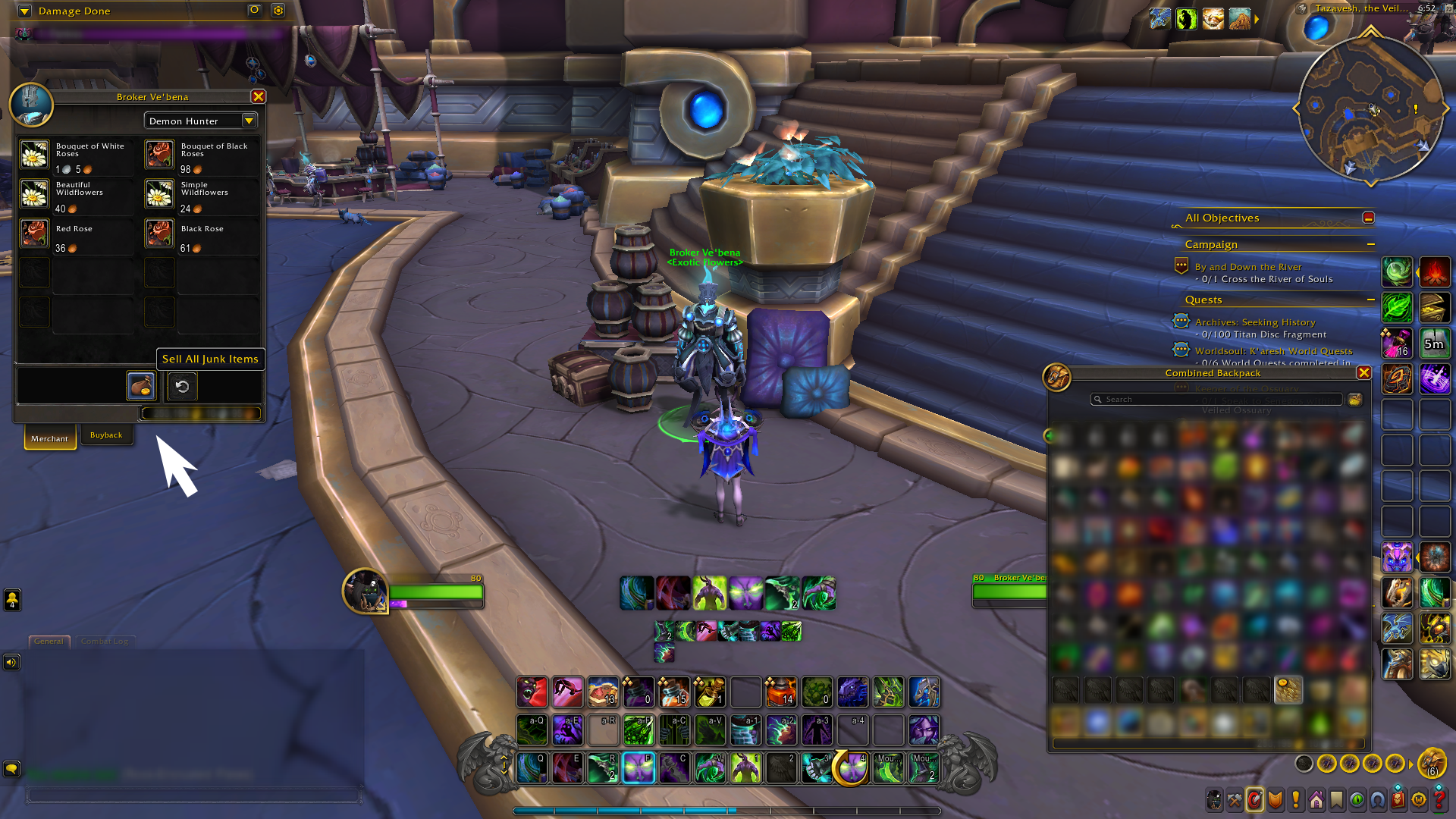Open the character Professions icon with crossed hammers
1456x819 pixels.
point(1235,799)
